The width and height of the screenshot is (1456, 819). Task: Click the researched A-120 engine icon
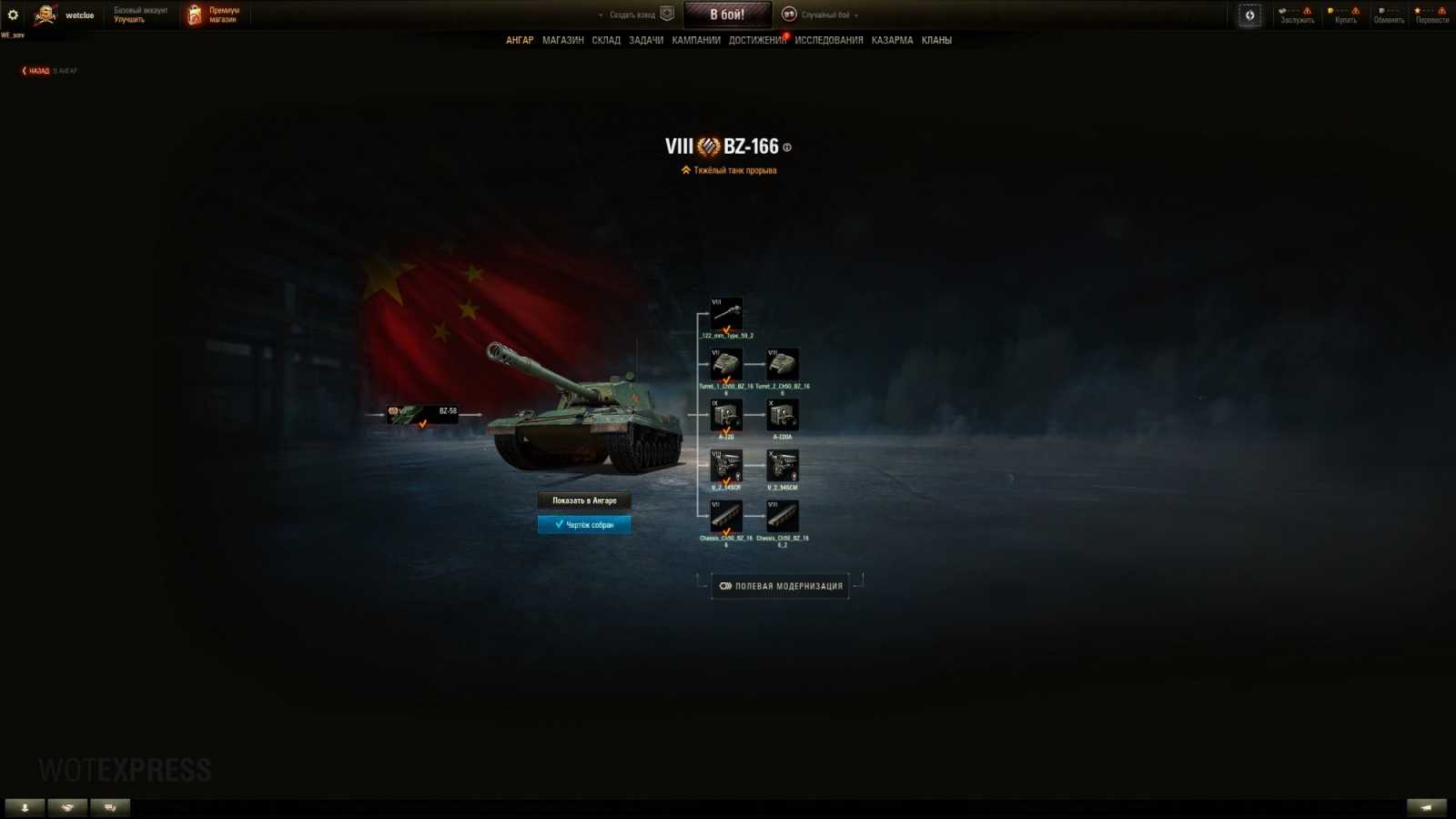tap(726, 416)
